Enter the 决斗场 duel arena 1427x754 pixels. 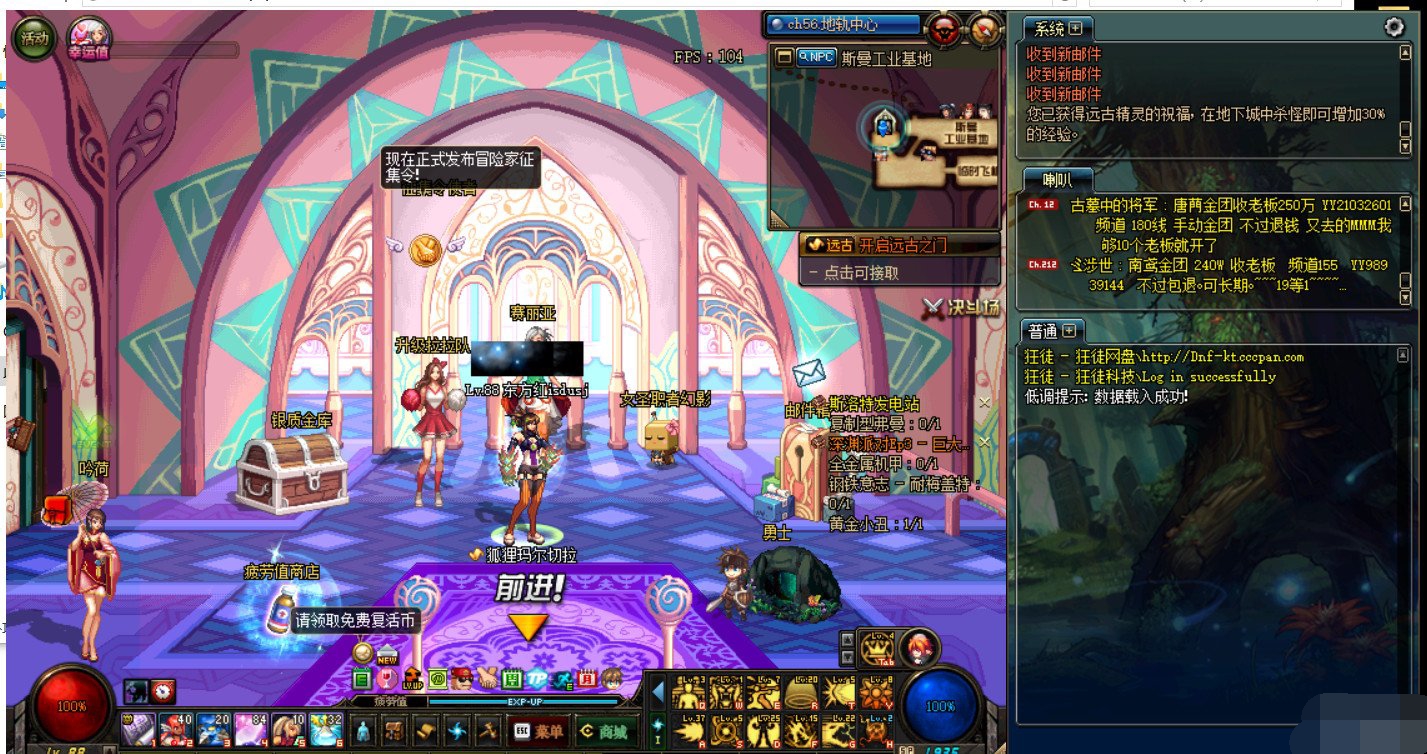pos(962,308)
